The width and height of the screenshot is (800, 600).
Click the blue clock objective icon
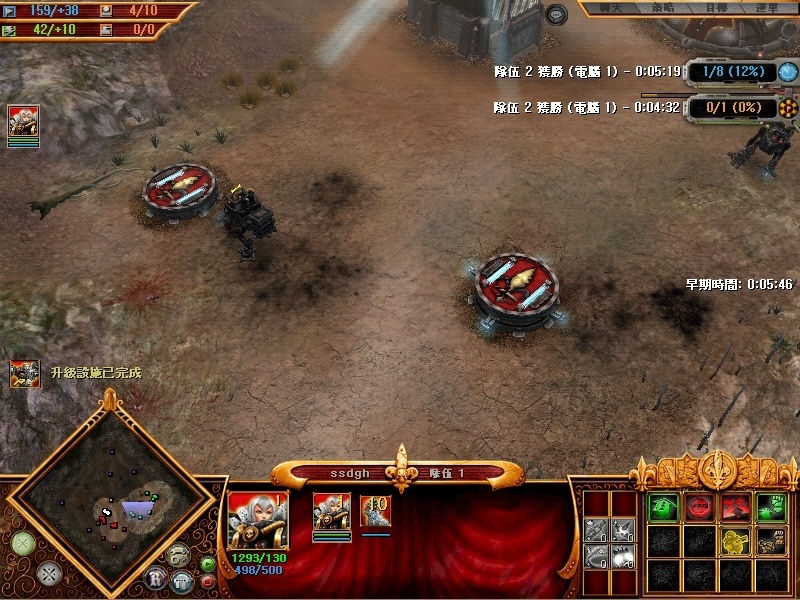(788, 72)
